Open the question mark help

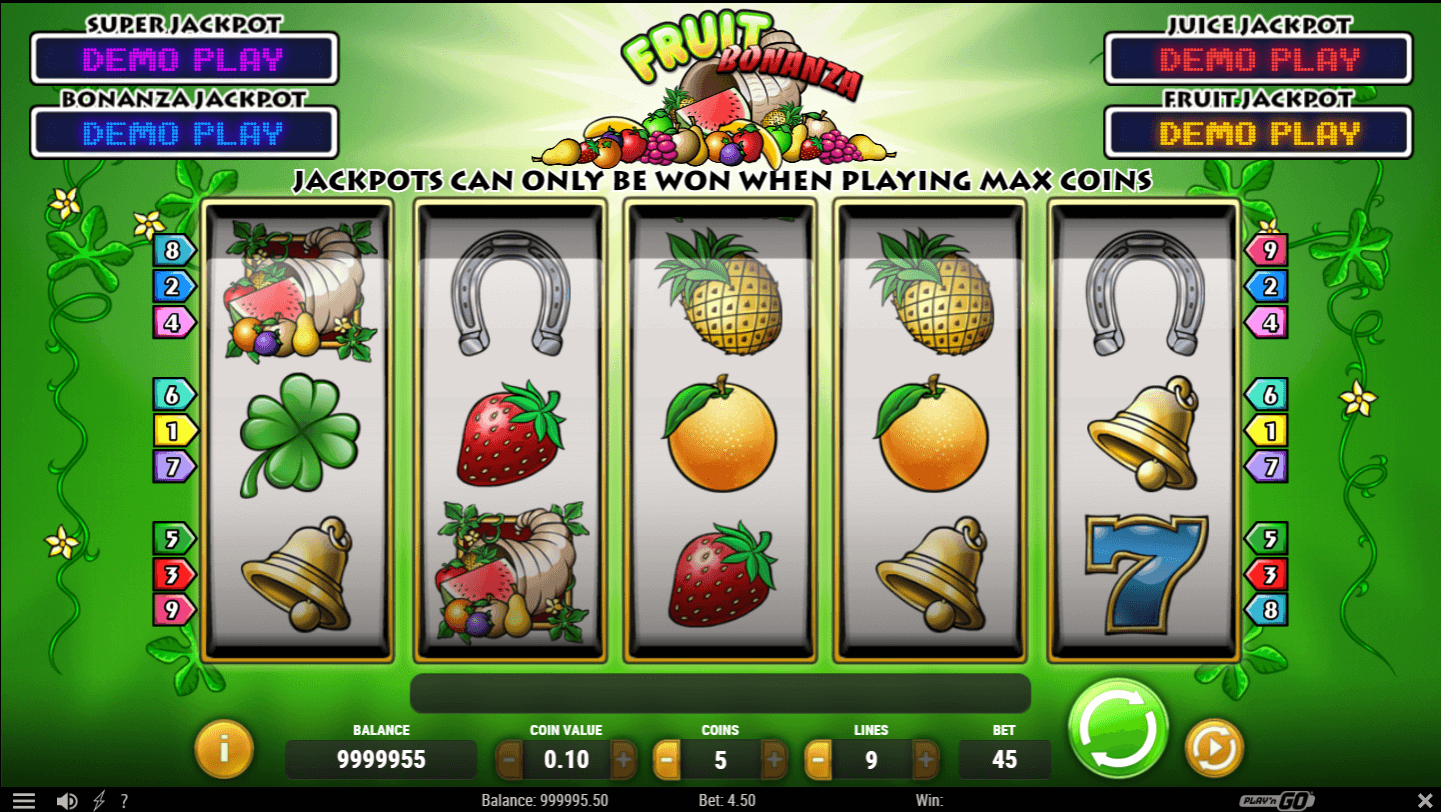coord(124,801)
